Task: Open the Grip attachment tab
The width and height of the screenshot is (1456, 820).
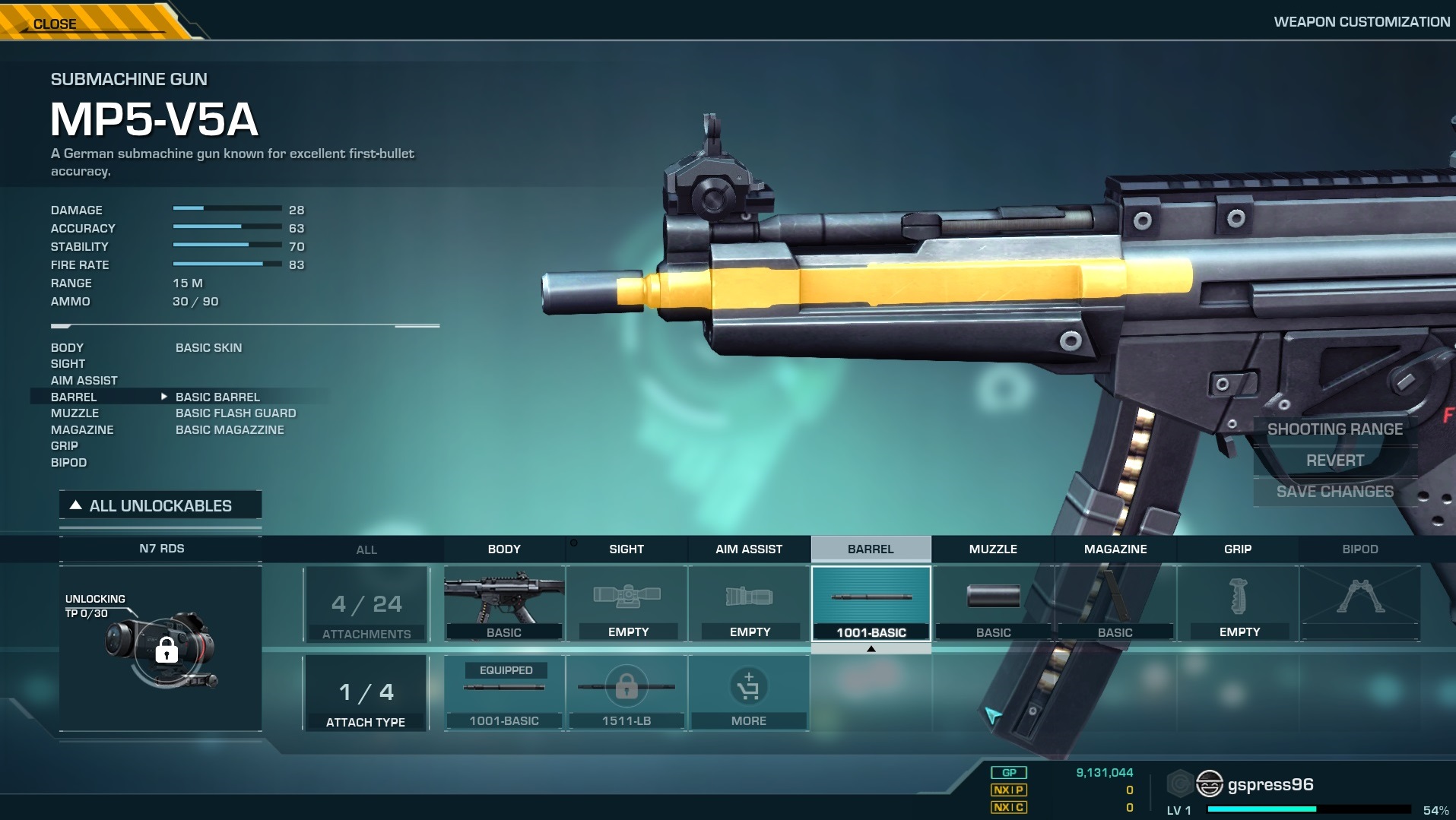Action: (x=1238, y=549)
